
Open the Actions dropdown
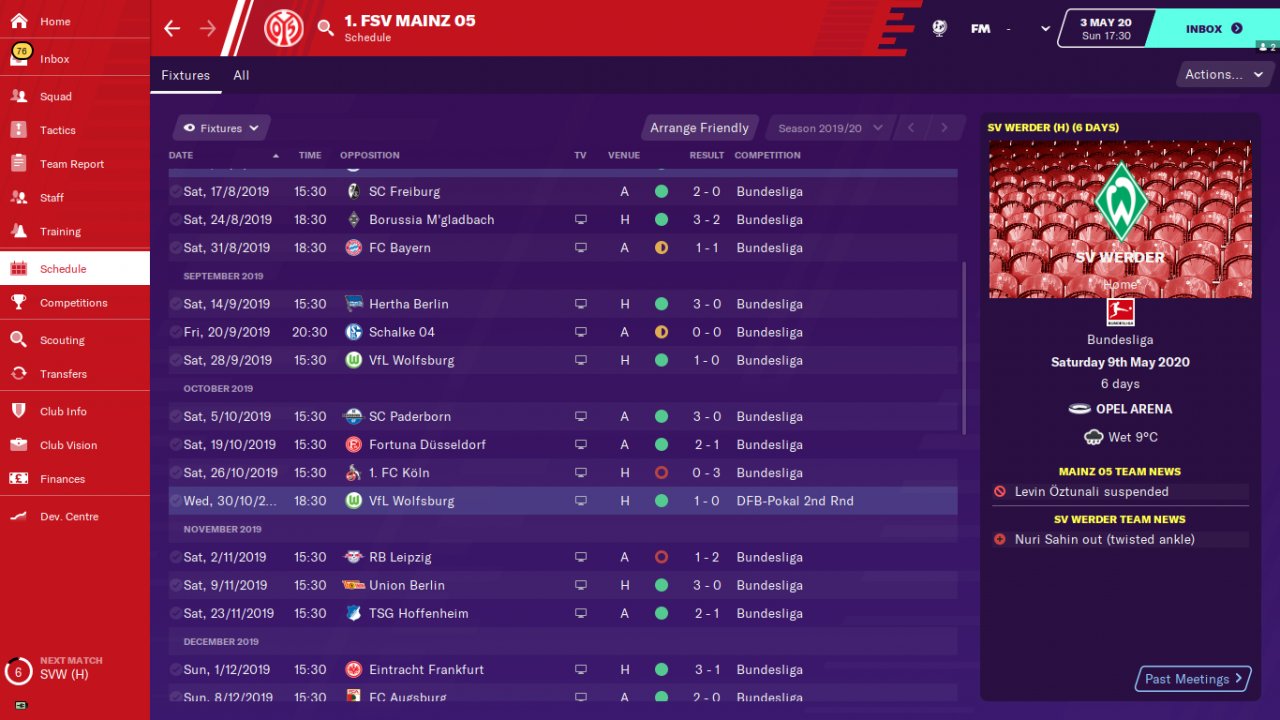tap(1220, 74)
